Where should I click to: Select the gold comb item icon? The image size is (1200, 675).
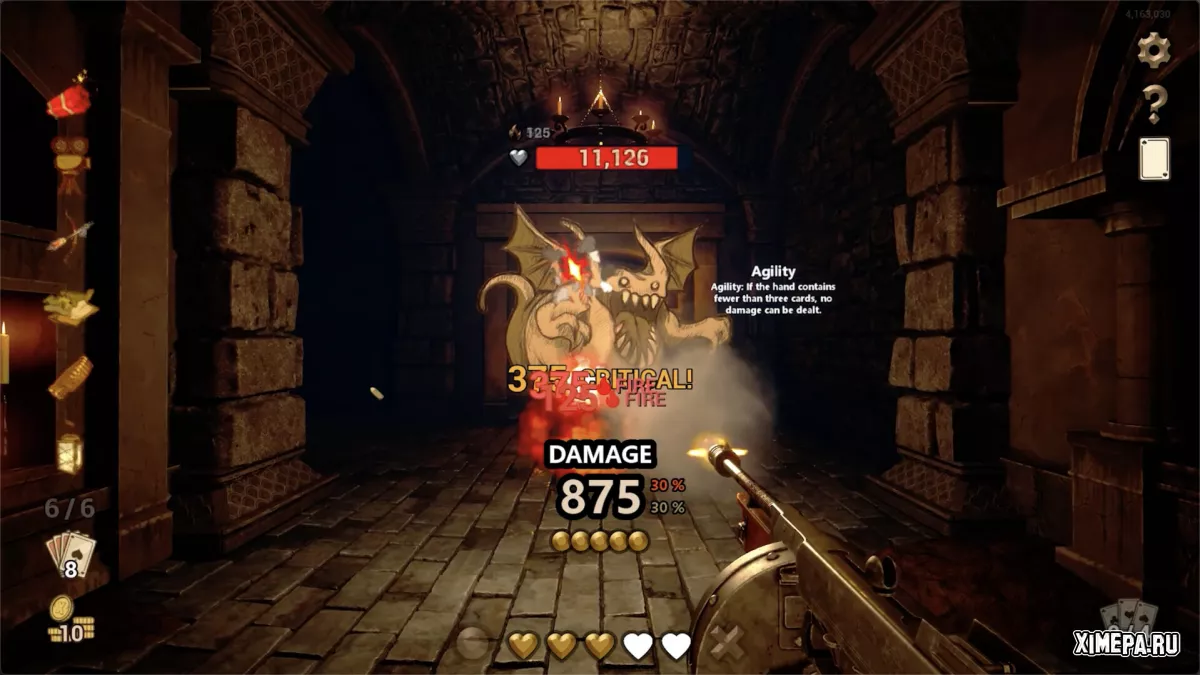point(70,378)
